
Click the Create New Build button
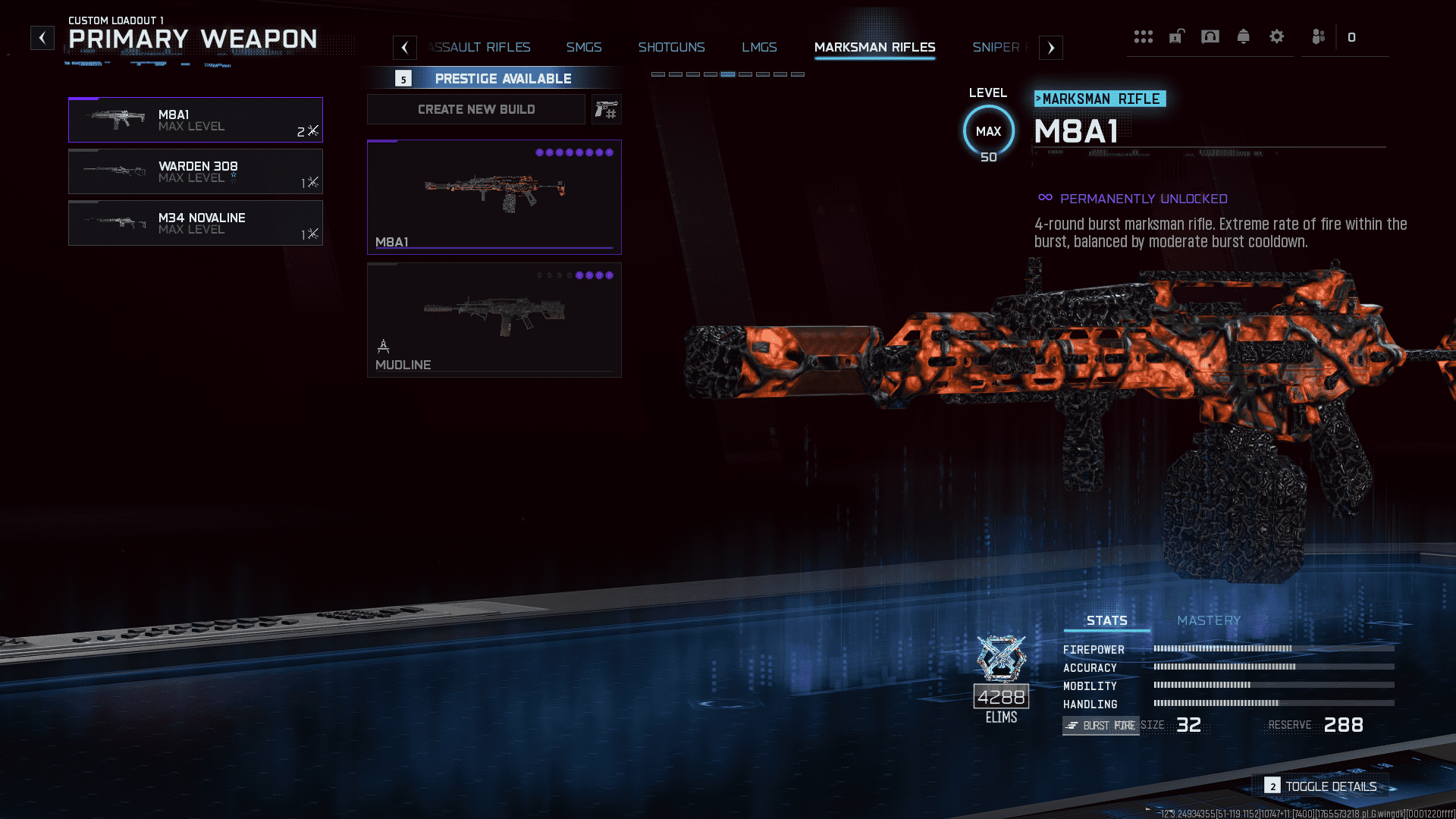(x=475, y=108)
